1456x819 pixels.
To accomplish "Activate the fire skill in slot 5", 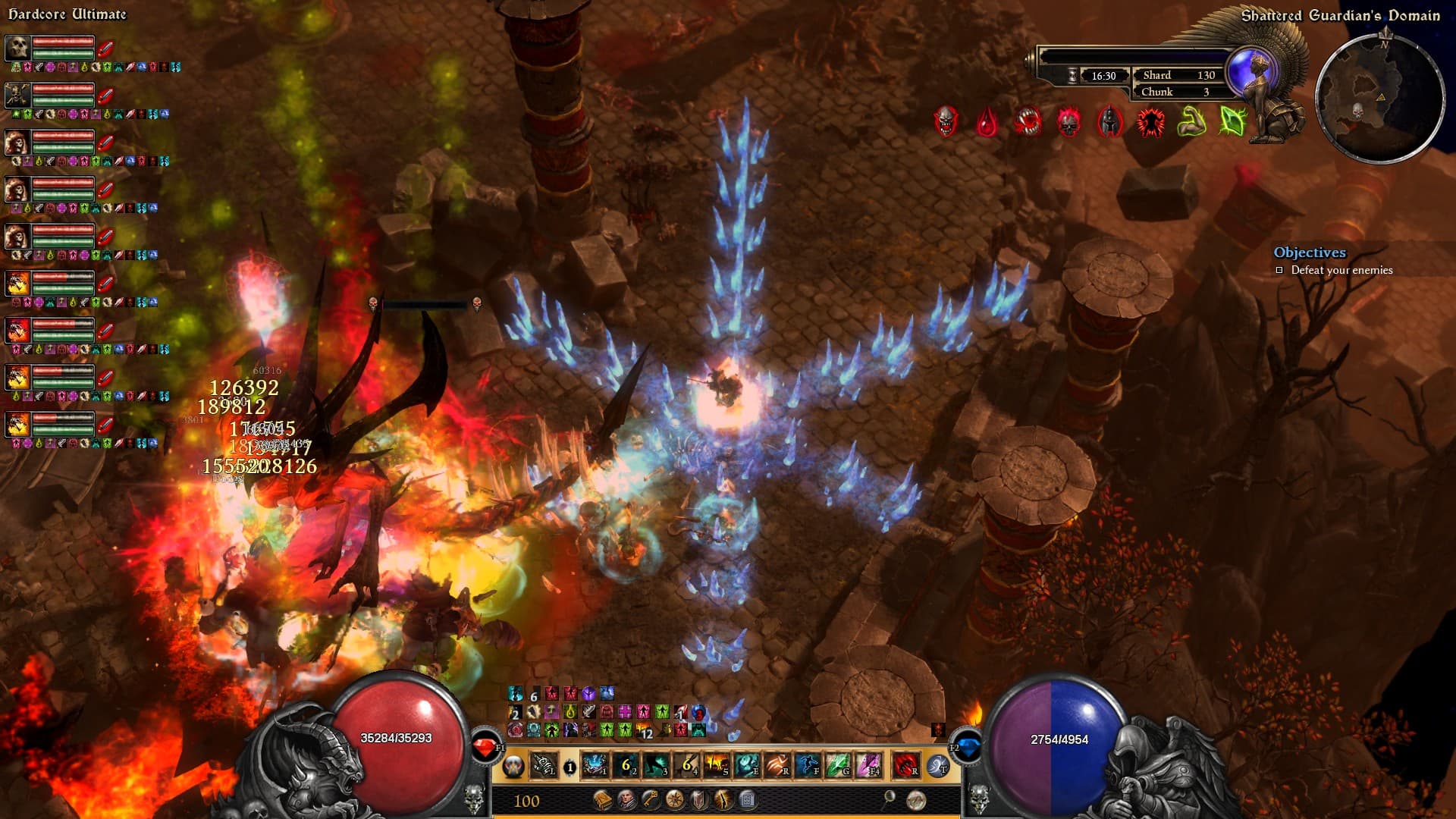I will (717, 766).
